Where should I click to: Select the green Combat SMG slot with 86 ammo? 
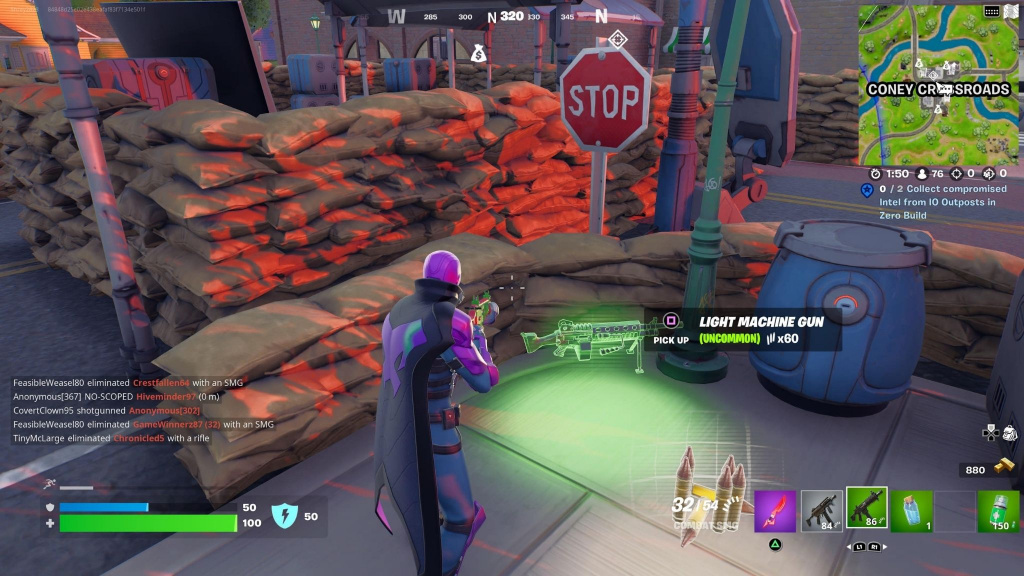pos(867,509)
